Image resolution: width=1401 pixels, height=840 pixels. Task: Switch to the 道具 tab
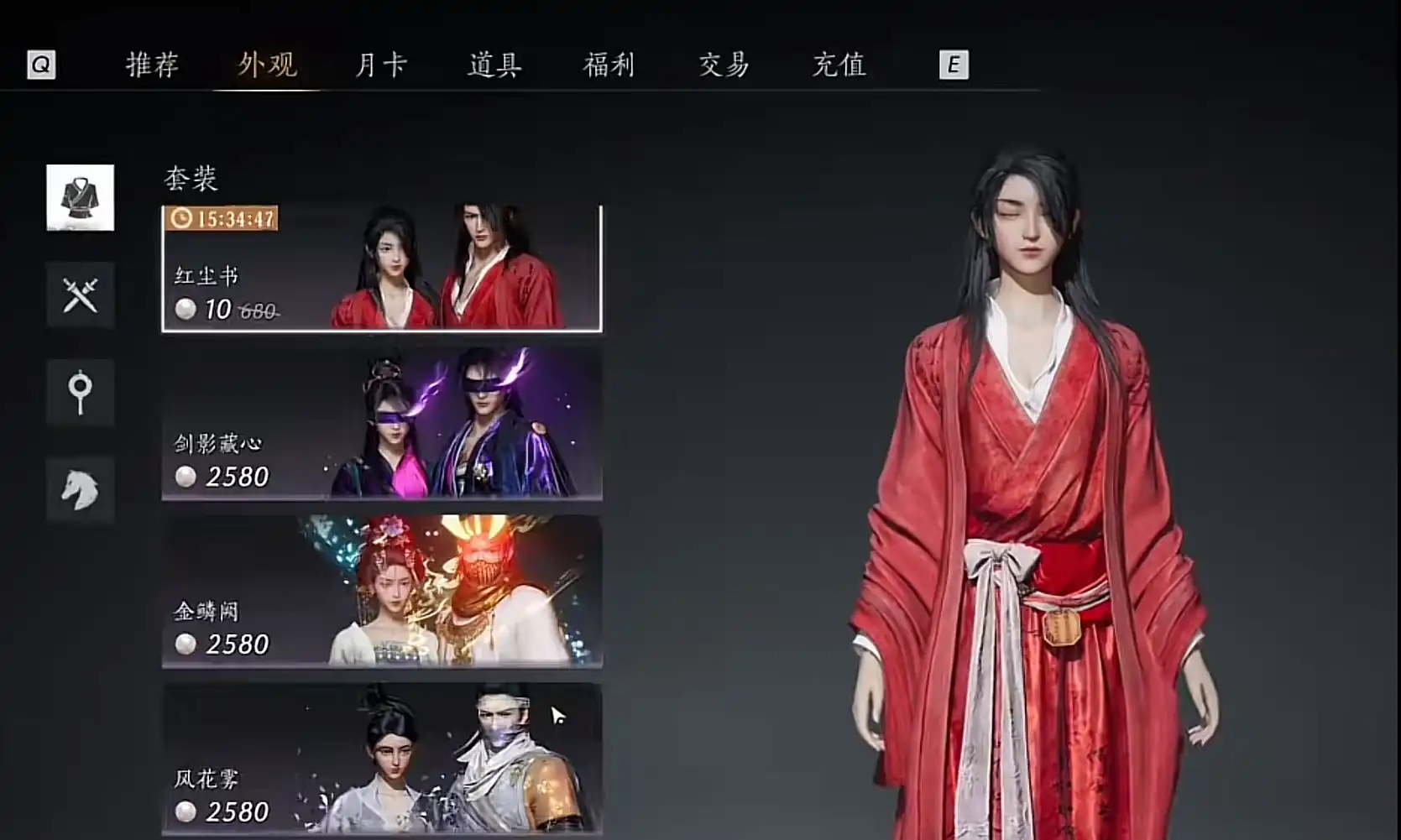click(494, 64)
